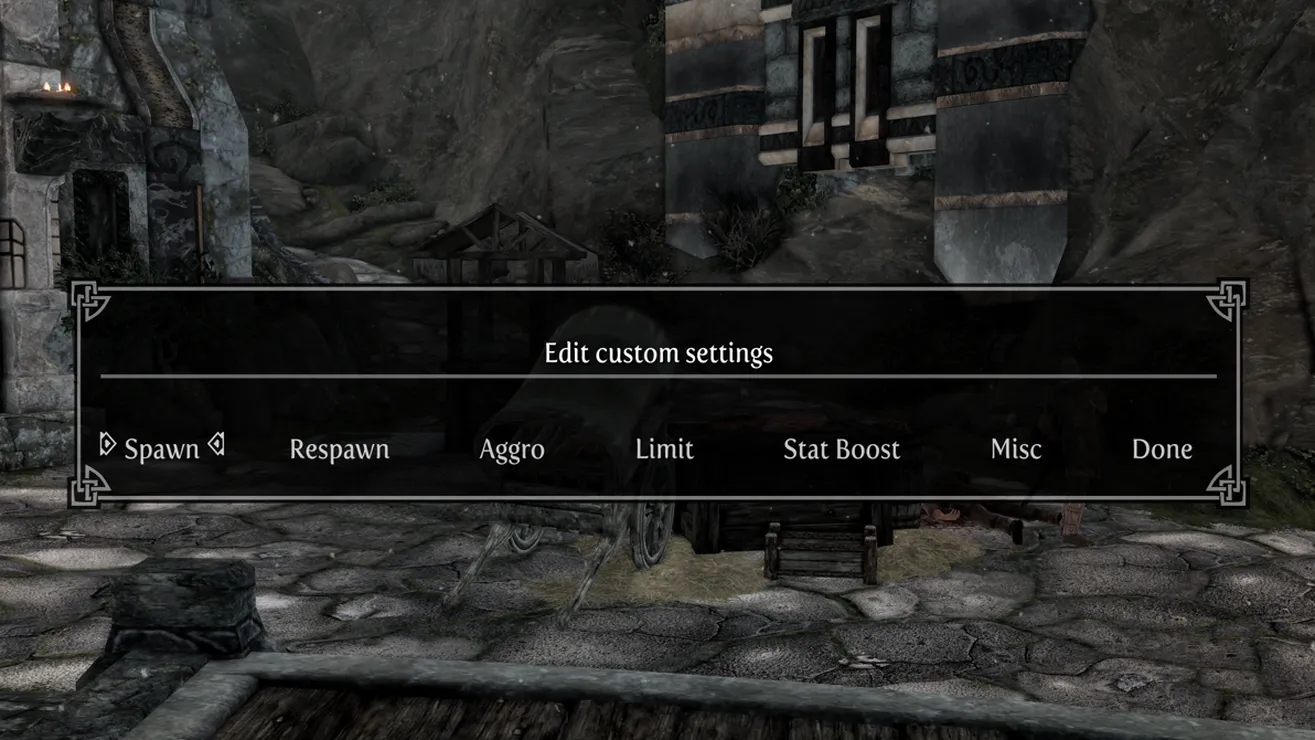The height and width of the screenshot is (740, 1315).
Task: Open the Limit settings
Action: tap(664, 449)
